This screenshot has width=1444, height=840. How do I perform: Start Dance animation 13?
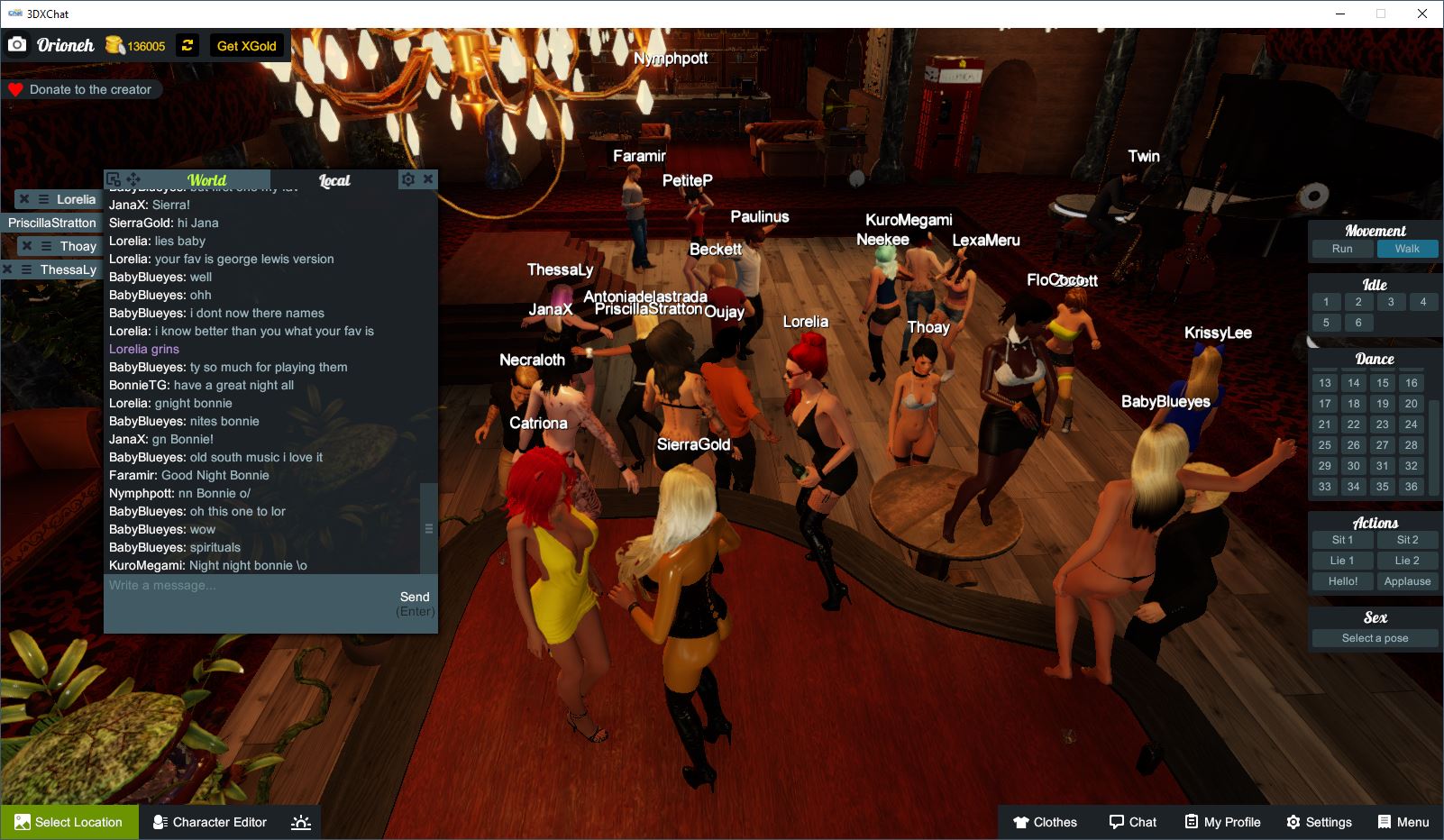[1324, 382]
